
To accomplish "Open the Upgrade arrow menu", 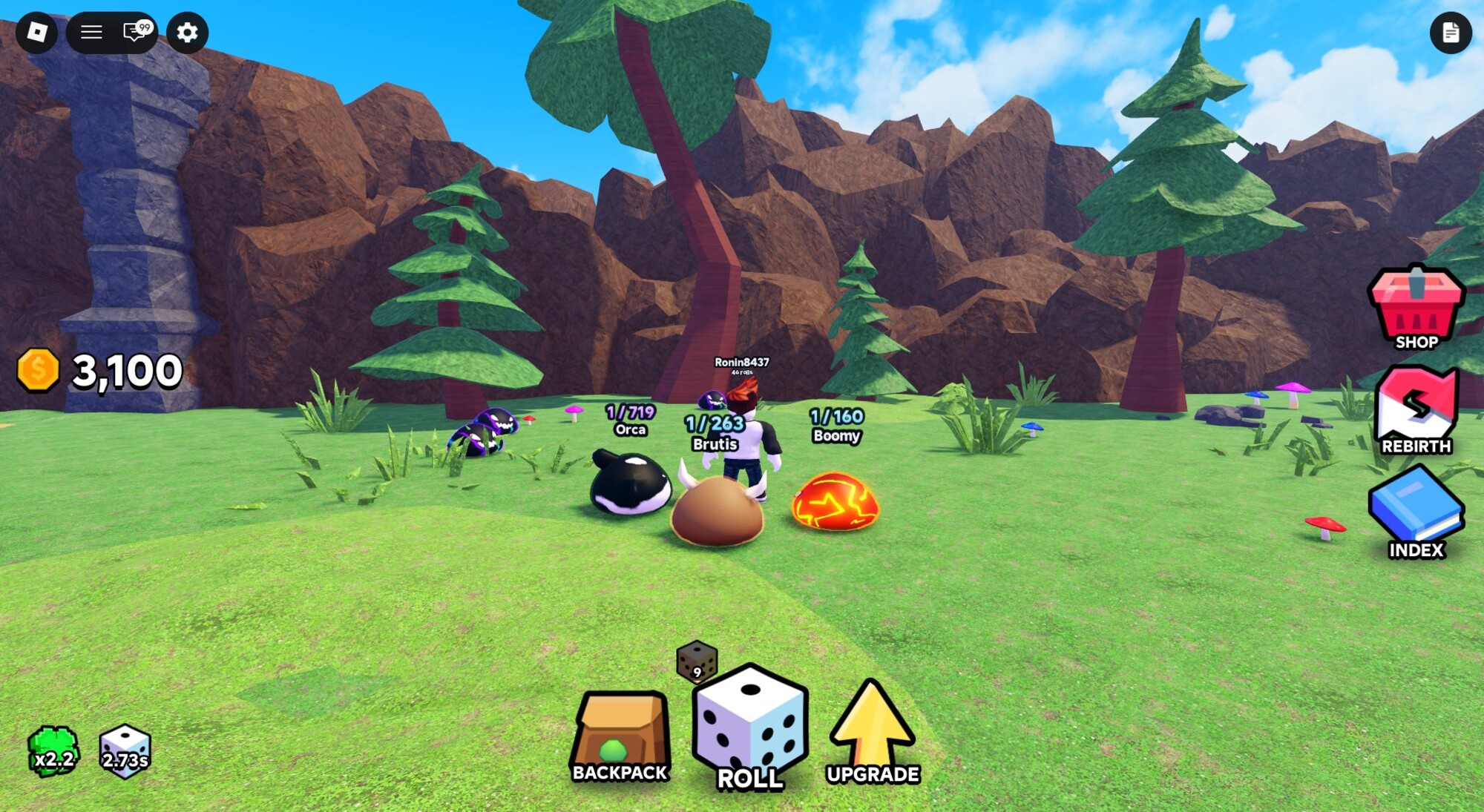I will click(x=873, y=730).
